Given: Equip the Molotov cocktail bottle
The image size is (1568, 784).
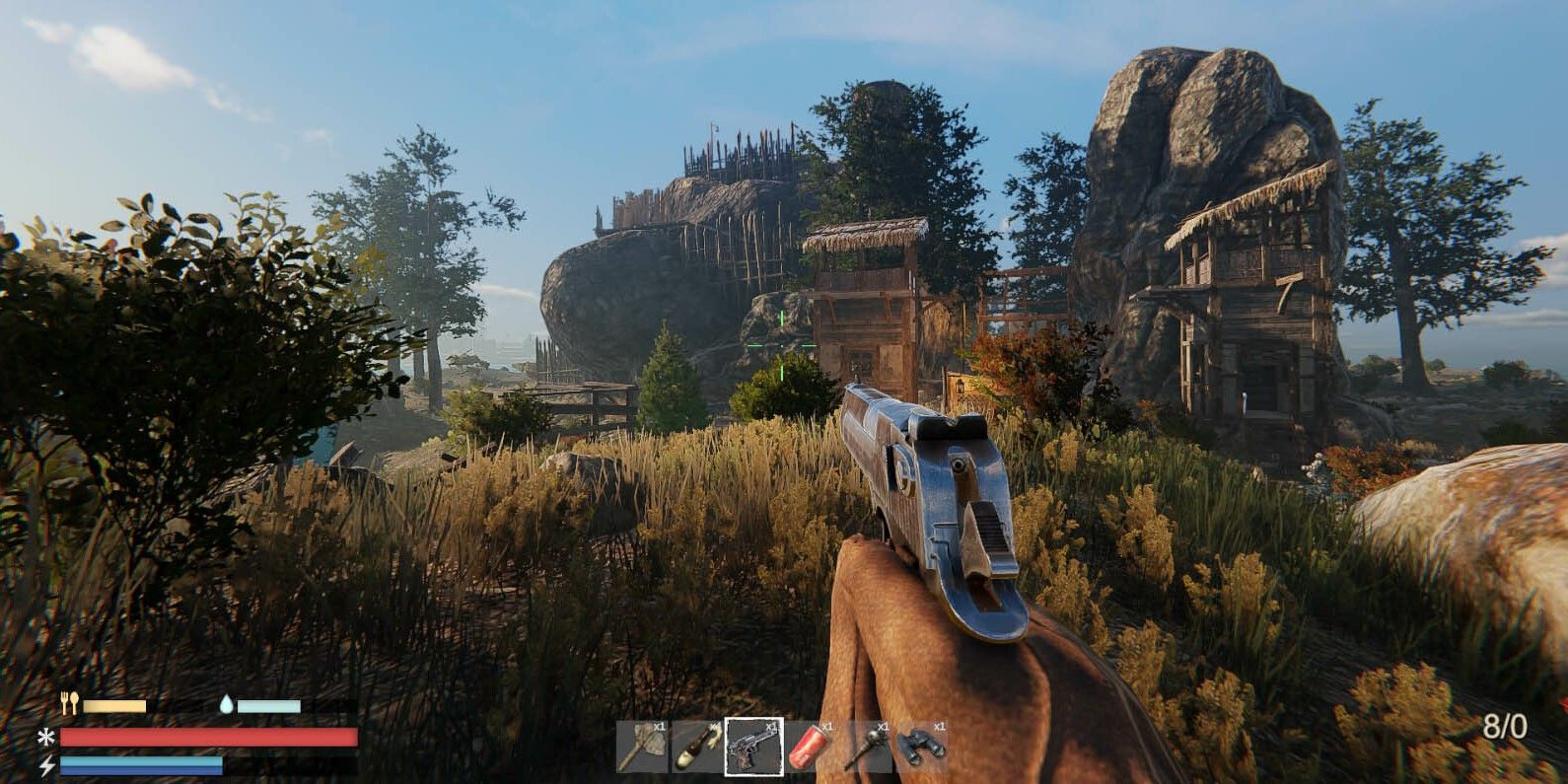Looking at the screenshot, I should tap(697, 748).
